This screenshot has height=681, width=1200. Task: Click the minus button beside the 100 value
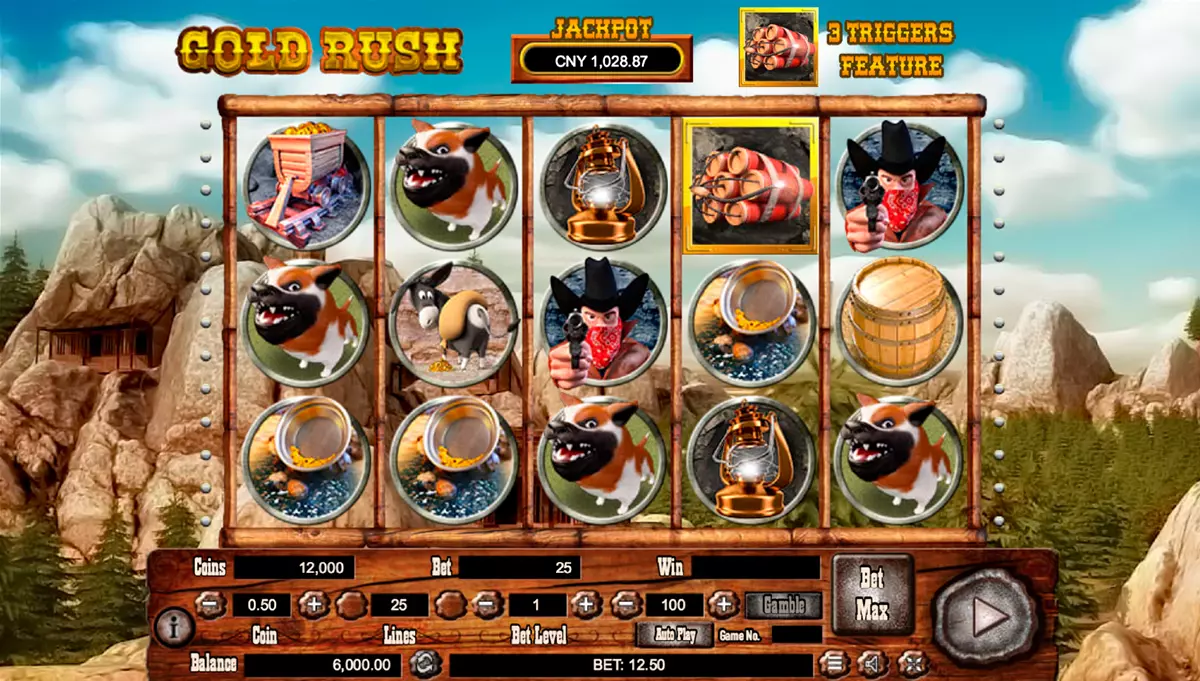[x=625, y=605]
